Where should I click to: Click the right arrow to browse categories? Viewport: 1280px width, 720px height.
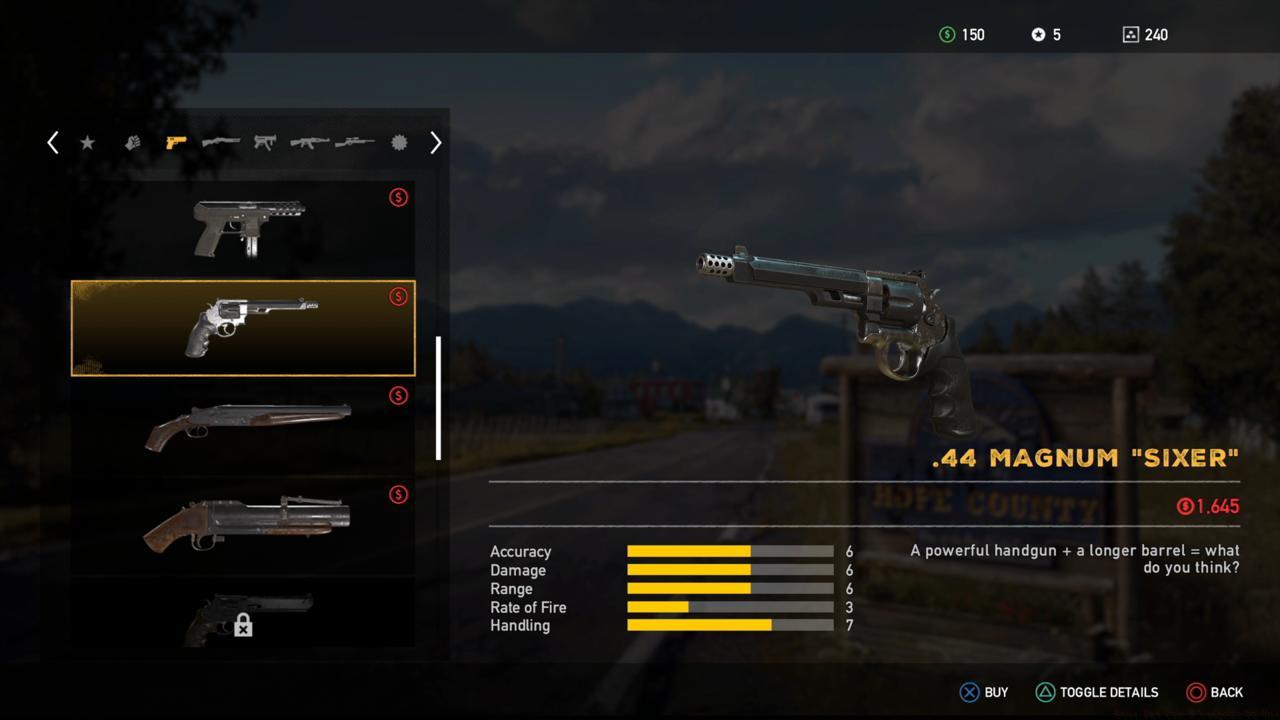pyautogui.click(x=435, y=142)
